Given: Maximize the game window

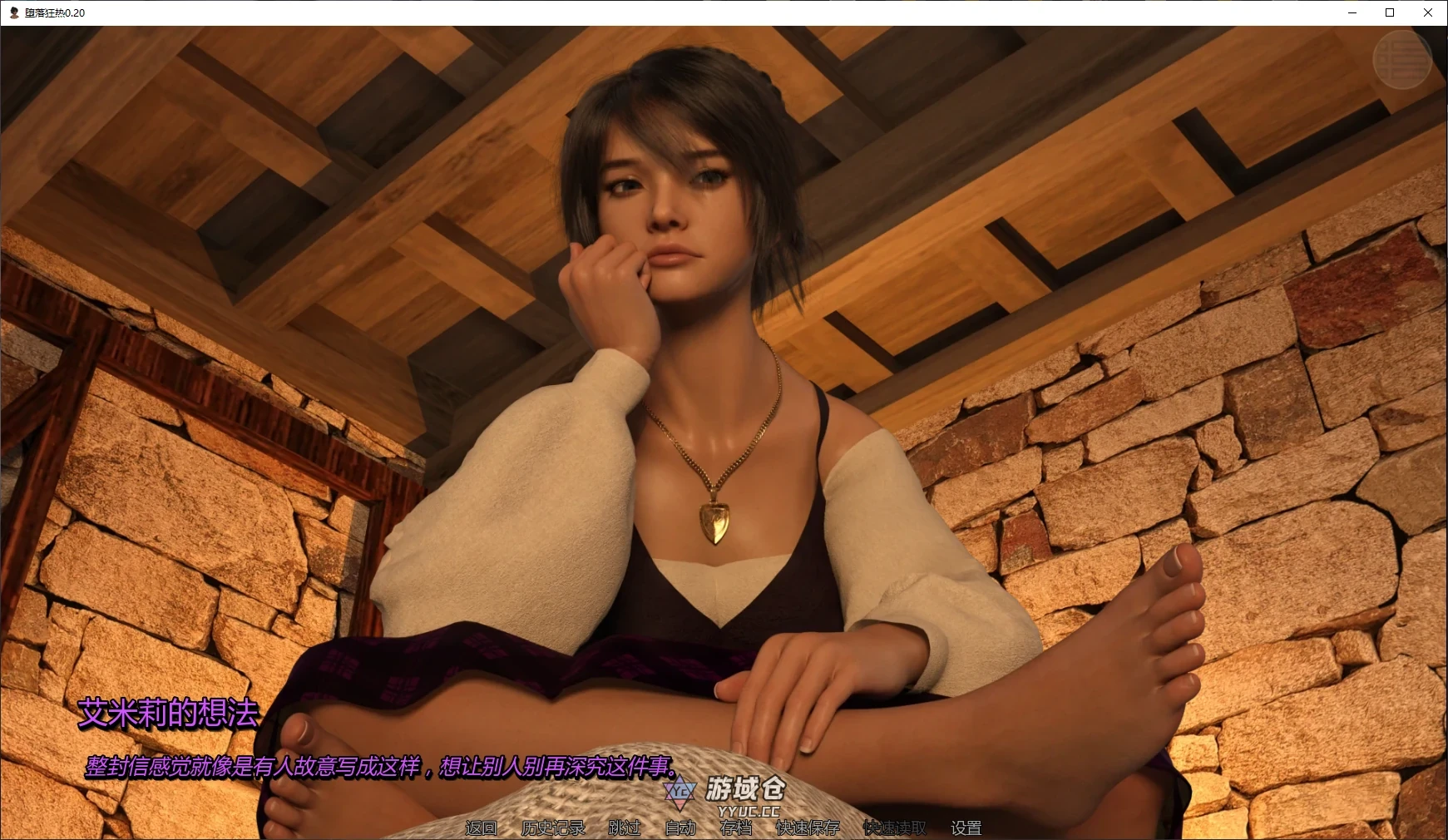Looking at the screenshot, I should tap(1388, 12).
